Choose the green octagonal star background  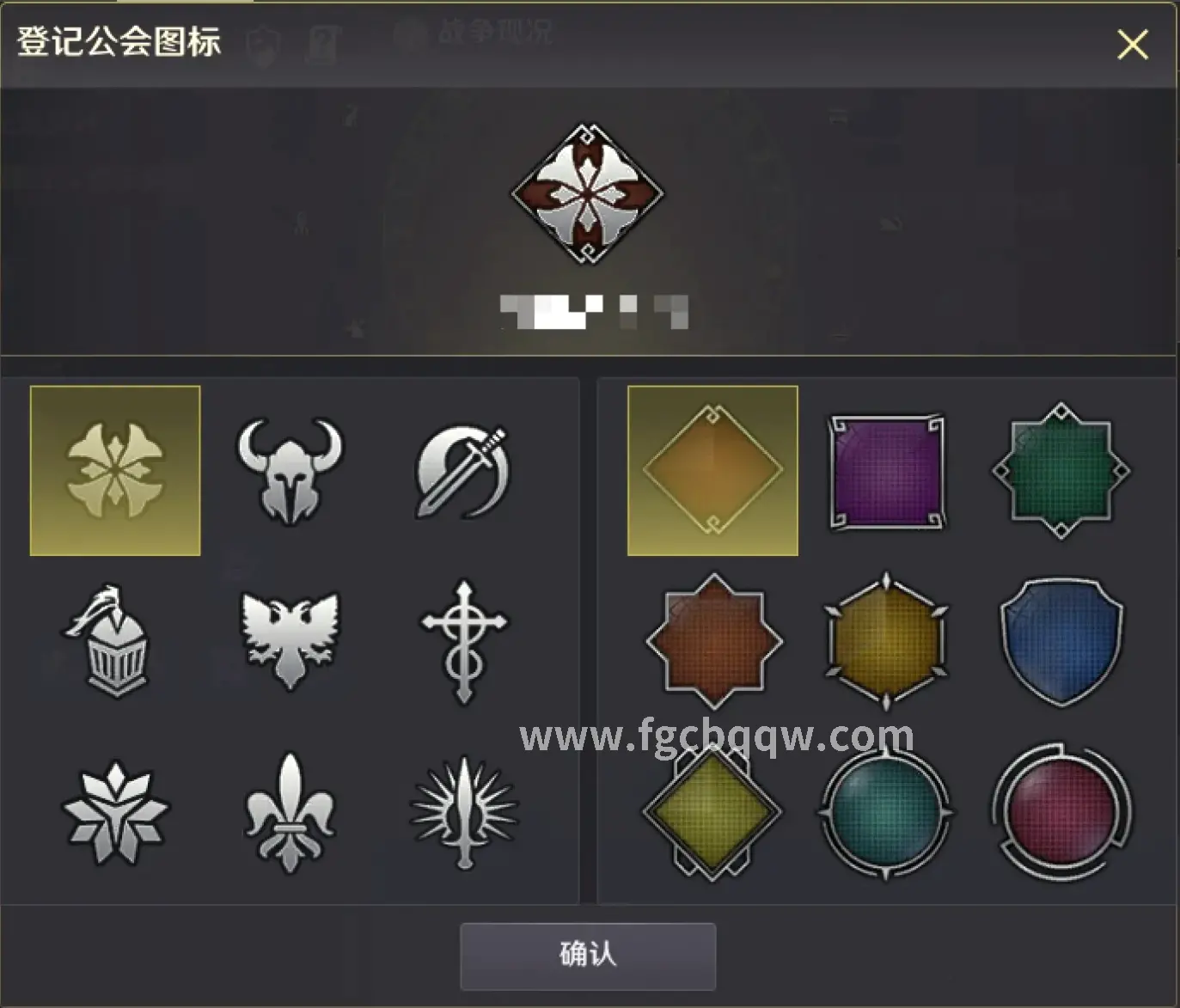coord(1060,467)
